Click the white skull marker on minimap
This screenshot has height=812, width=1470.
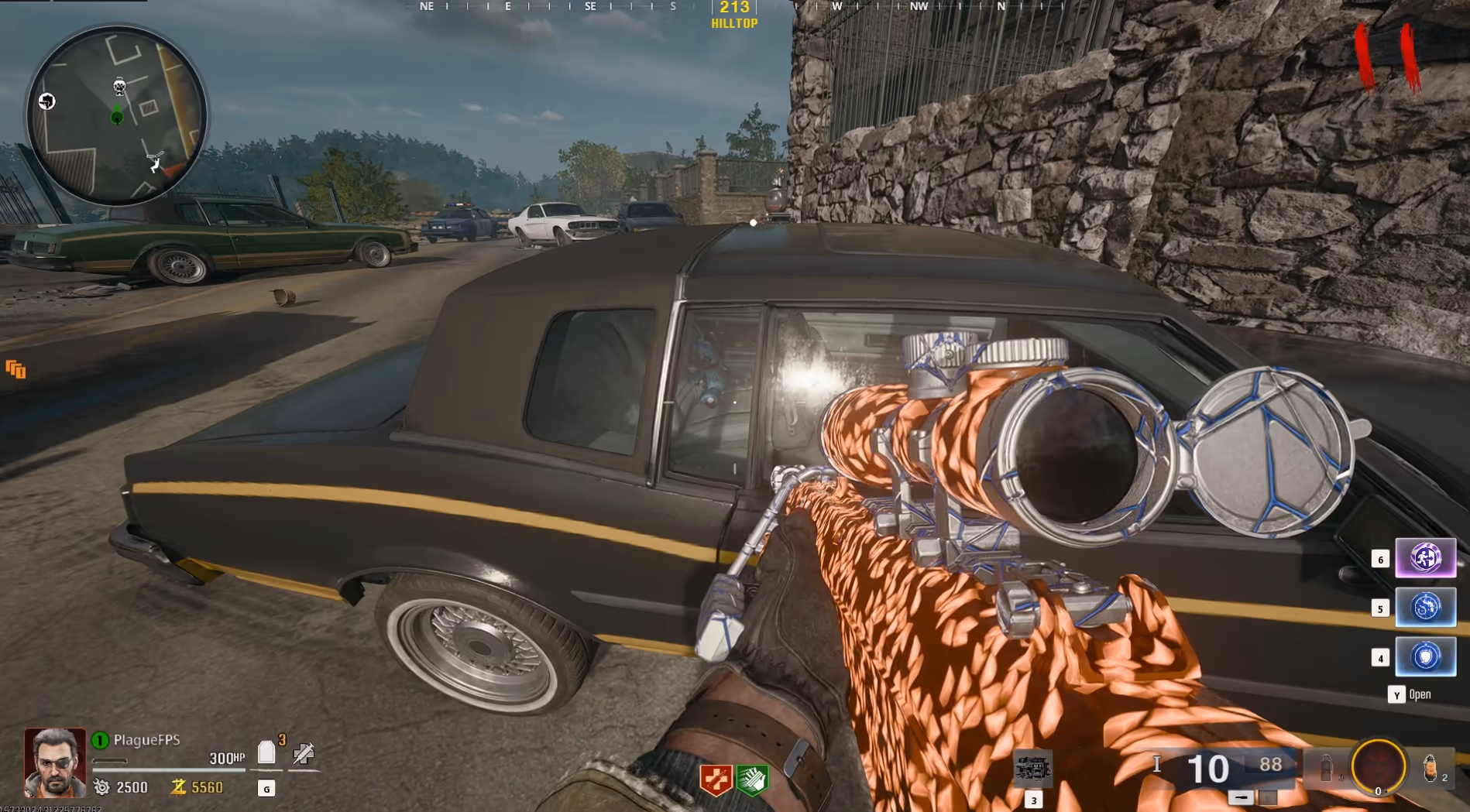[x=119, y=86]
